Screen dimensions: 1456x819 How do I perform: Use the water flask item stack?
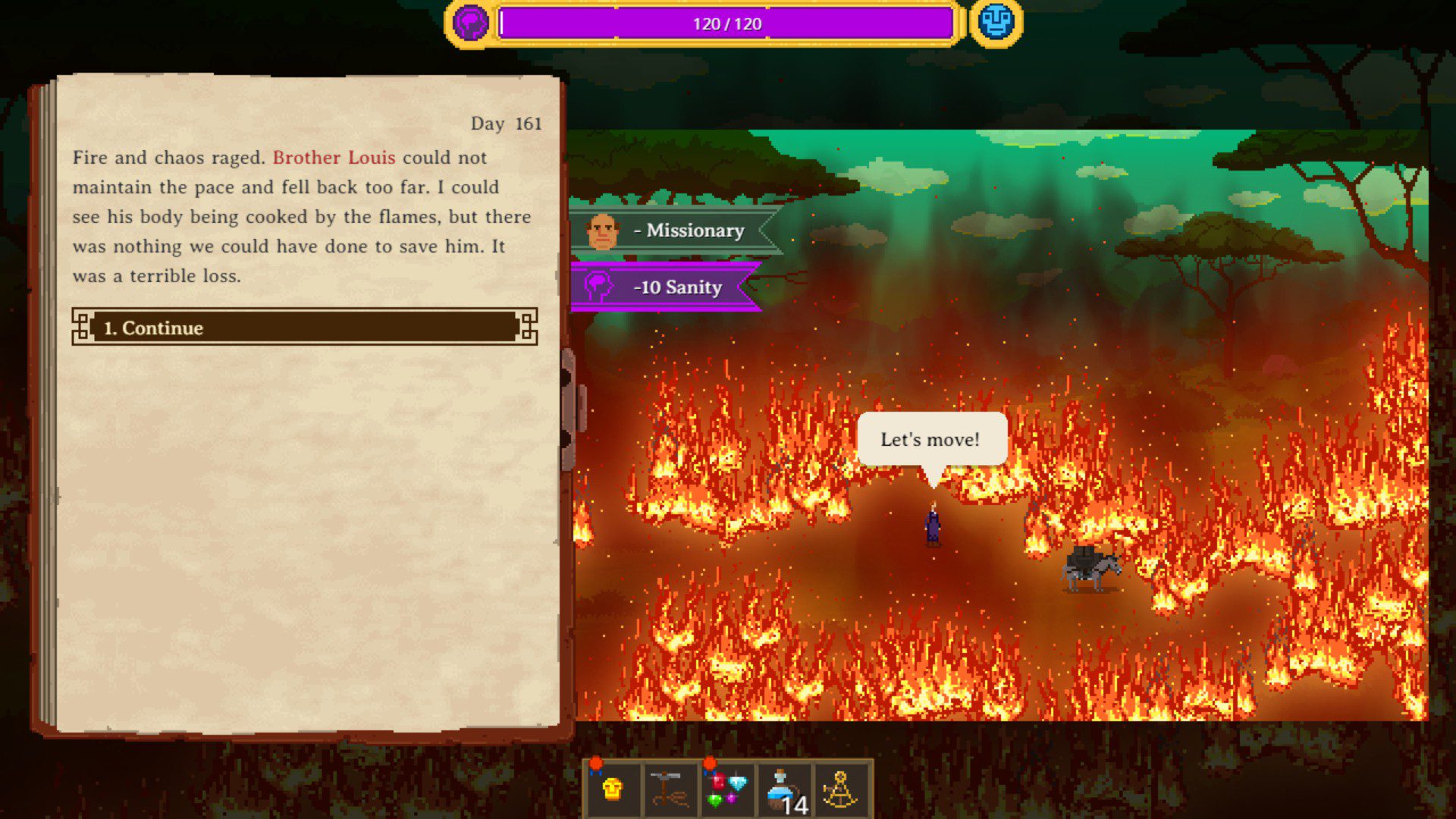coord(784,790)
